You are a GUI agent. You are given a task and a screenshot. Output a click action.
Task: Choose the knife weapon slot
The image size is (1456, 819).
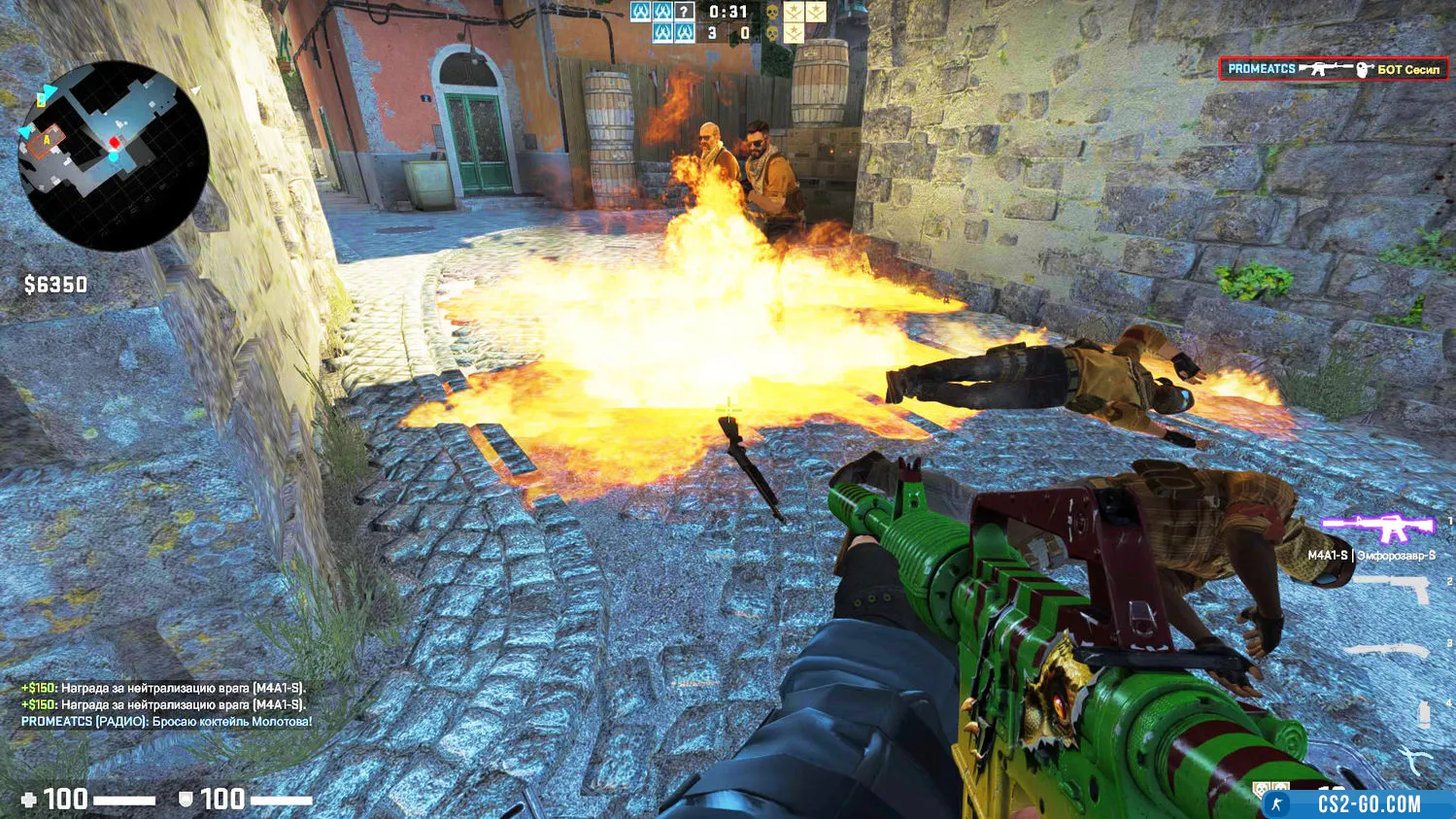point(1392,649)
